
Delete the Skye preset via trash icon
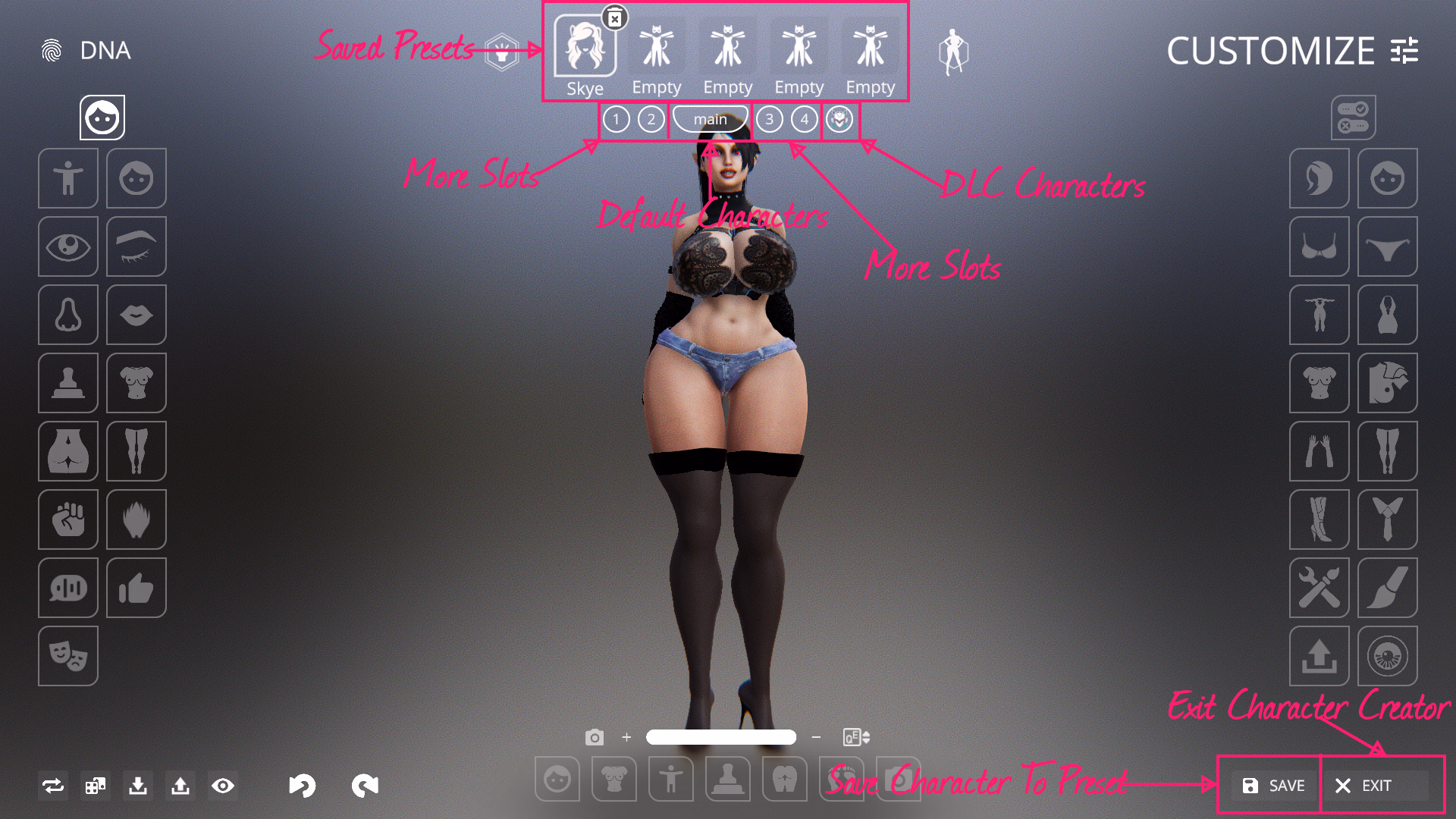point(615,18)
